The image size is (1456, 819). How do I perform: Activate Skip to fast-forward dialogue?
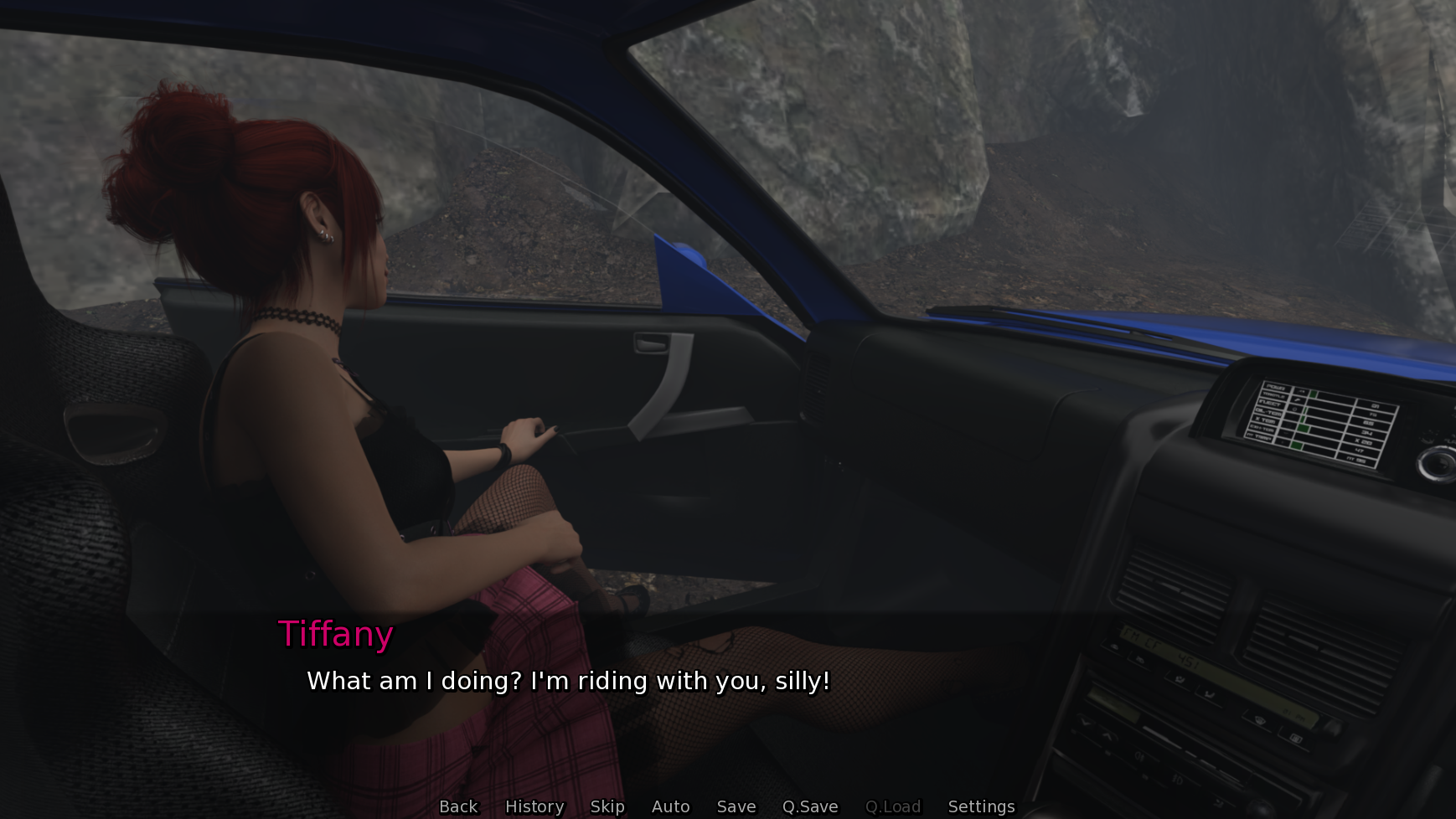click(607, 806)
